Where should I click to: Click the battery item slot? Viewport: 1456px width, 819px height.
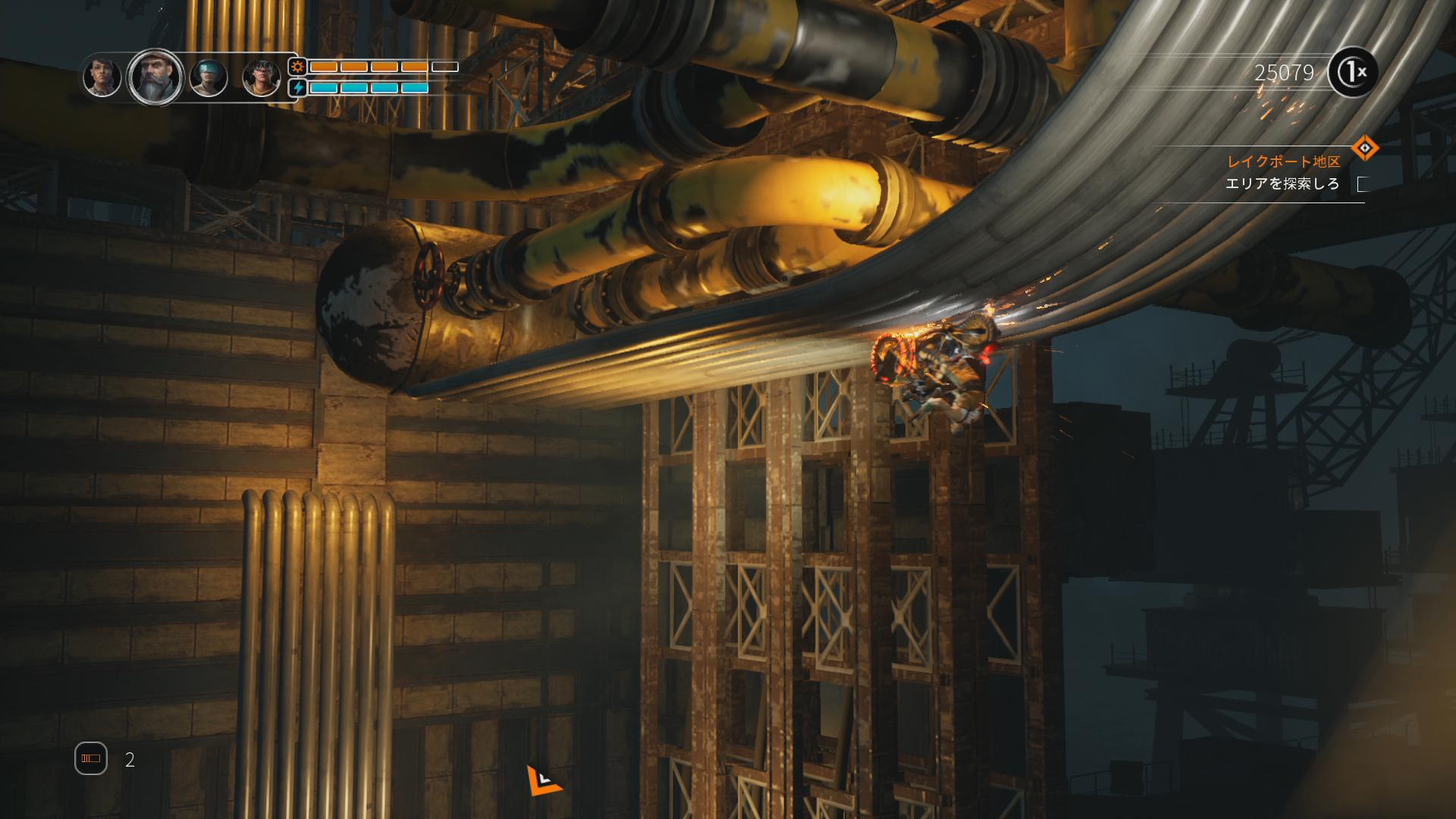coord(91,758)
